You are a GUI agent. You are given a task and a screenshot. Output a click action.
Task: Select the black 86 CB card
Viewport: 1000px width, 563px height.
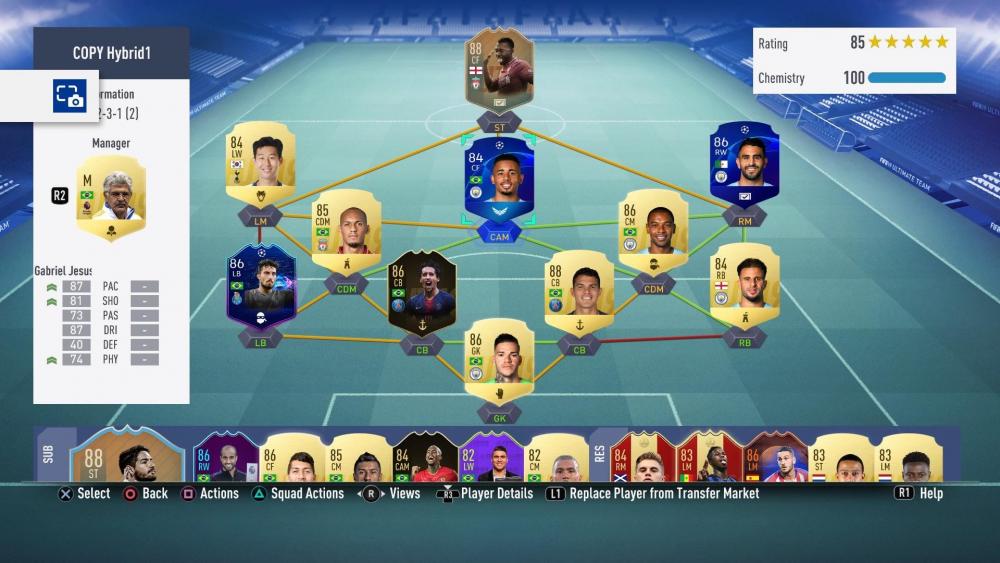[421, 292]
